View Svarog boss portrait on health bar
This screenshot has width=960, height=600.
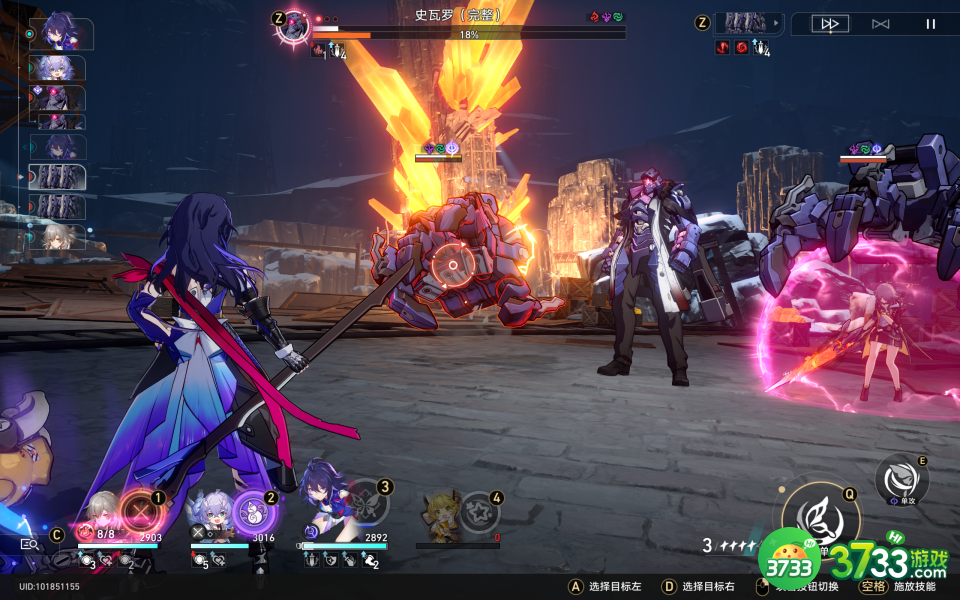pyautogui.click(x=293, y=25)
